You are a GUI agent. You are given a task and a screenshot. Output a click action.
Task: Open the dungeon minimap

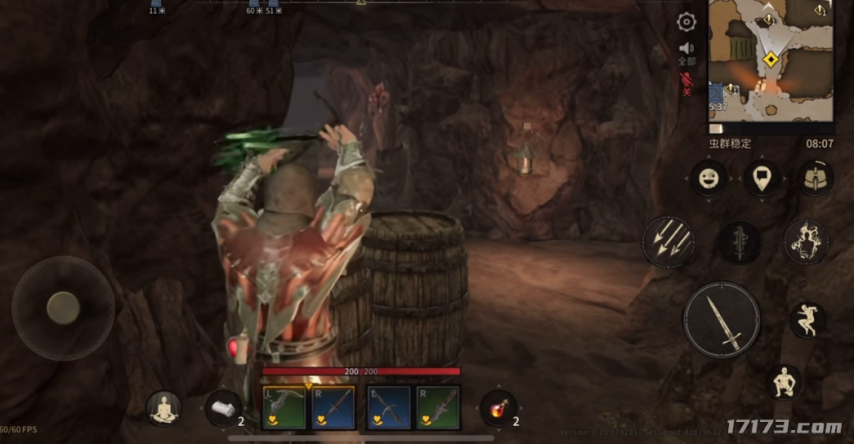[771, 66]
